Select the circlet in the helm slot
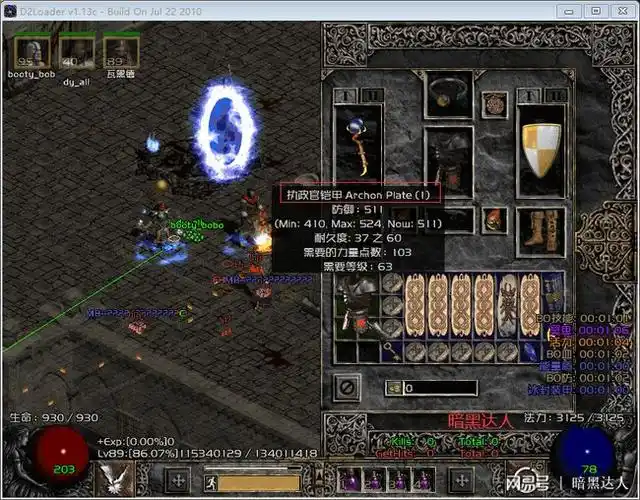This screenshot has height=500, width=640. point(448,94)
